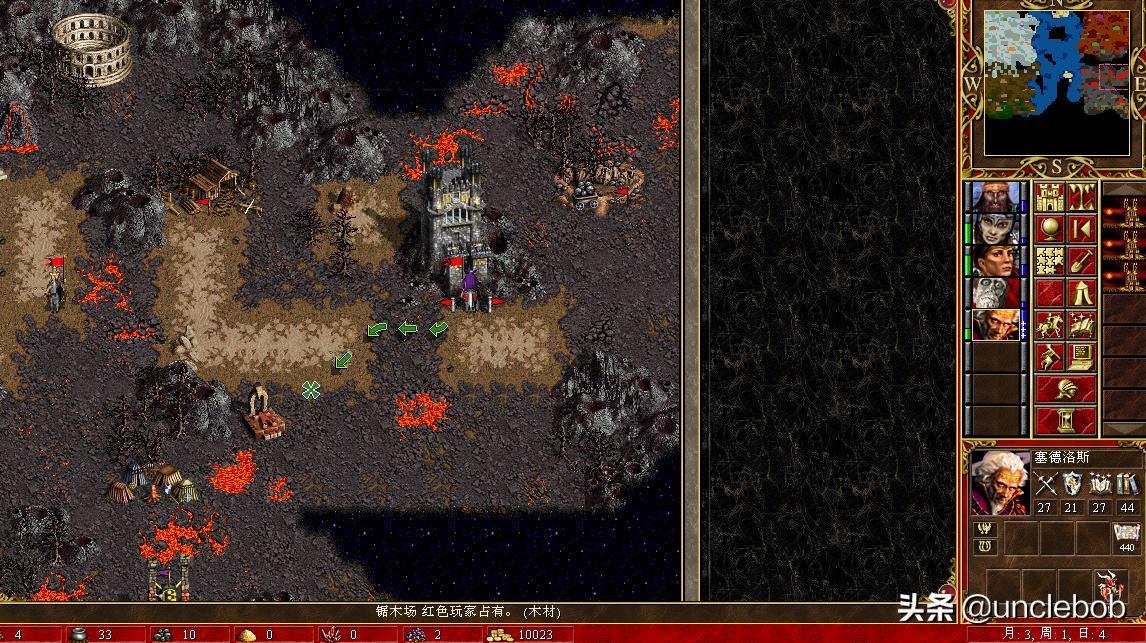Click the sleep hero arrow button
This screenshot has height=643, width=1146.
click(x=1081, y=228)
